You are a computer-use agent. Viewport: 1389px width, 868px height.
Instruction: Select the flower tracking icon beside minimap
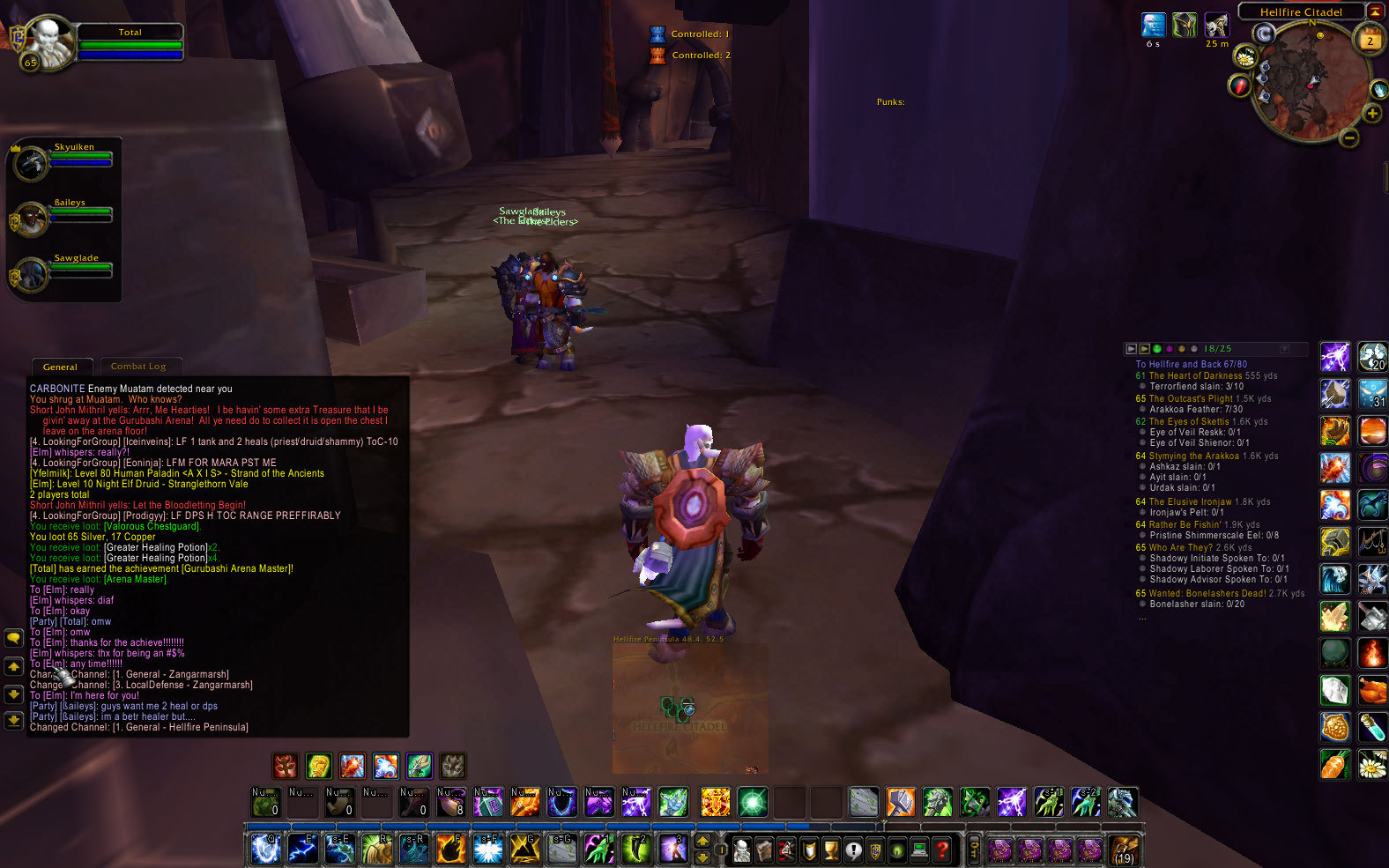[1244, 57]
